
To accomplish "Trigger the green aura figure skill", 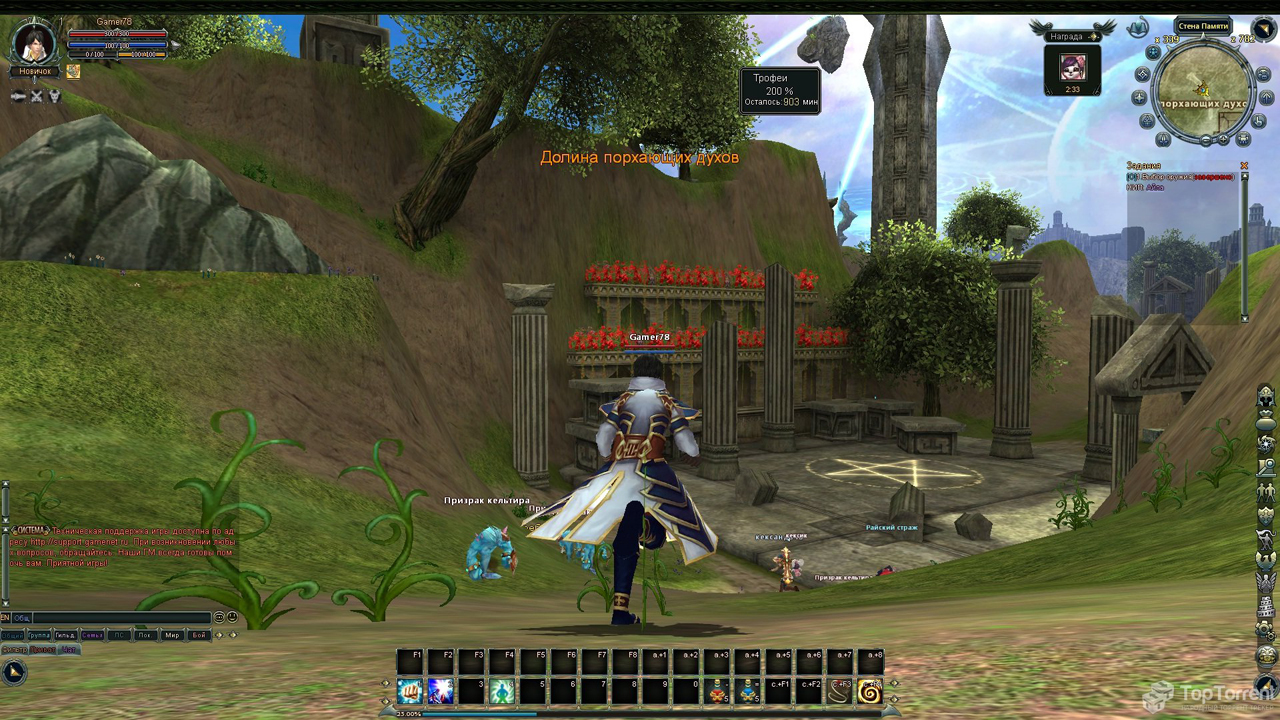I will pyautogui.click(x=503, y=690).
